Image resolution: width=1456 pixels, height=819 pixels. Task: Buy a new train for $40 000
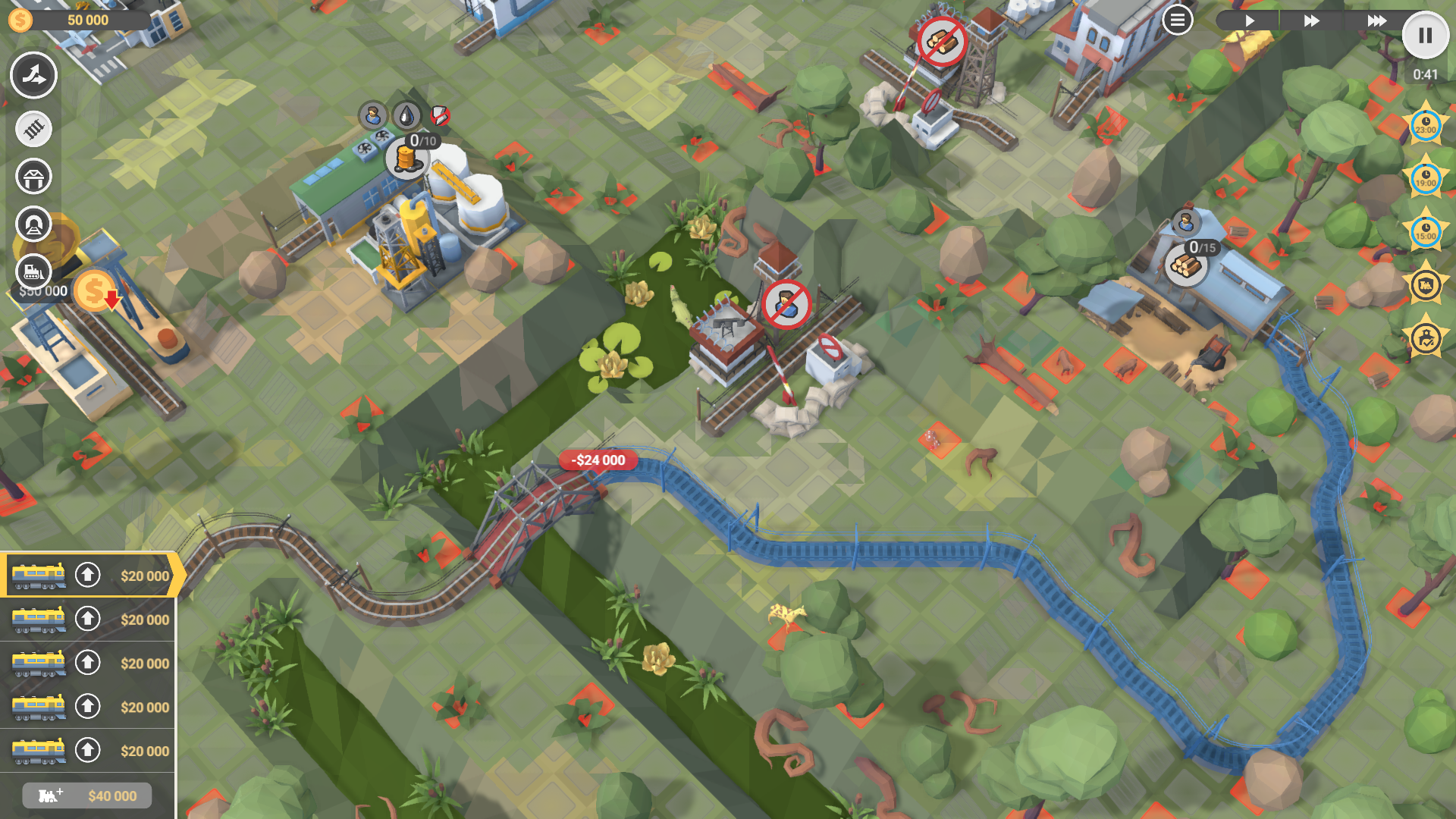click(x=87, y=795)
